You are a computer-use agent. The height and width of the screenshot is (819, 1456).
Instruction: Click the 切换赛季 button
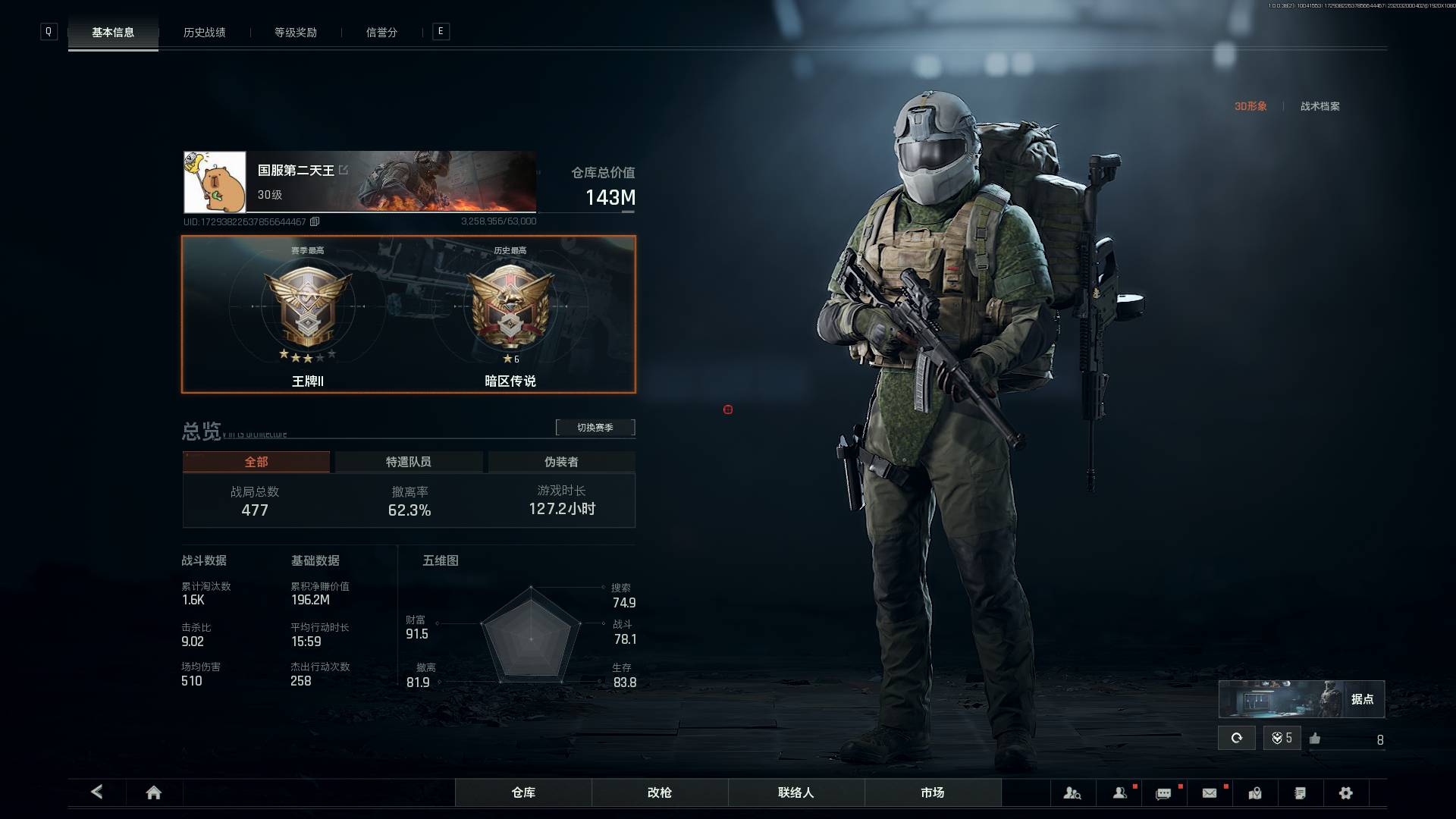[x=595, y=428]
